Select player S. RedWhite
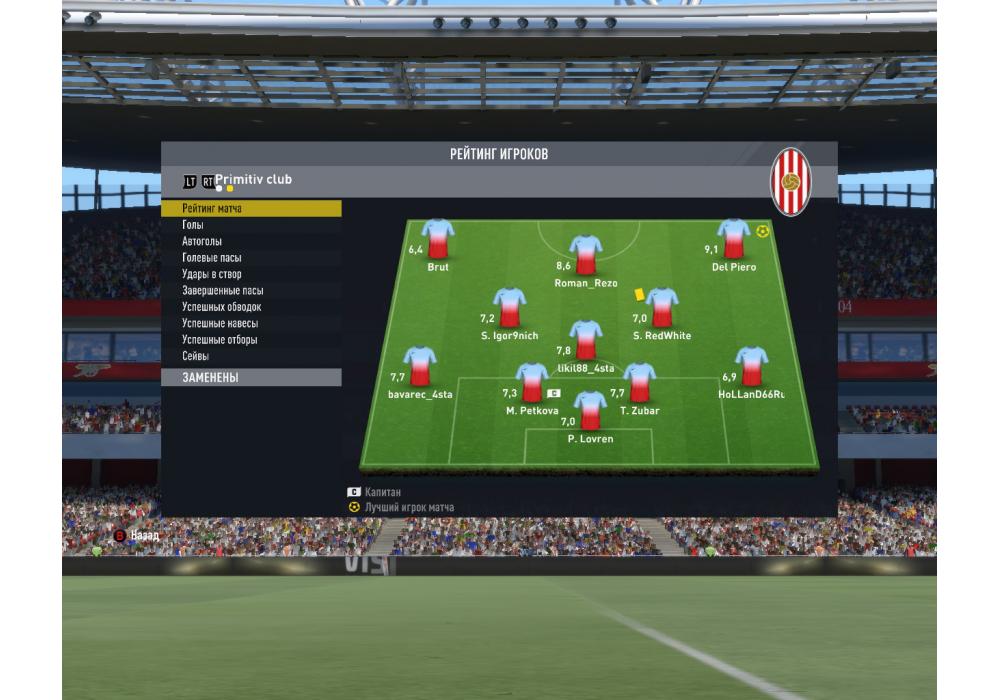Viewport: 1000px width, 700px height. pos(661,309)
